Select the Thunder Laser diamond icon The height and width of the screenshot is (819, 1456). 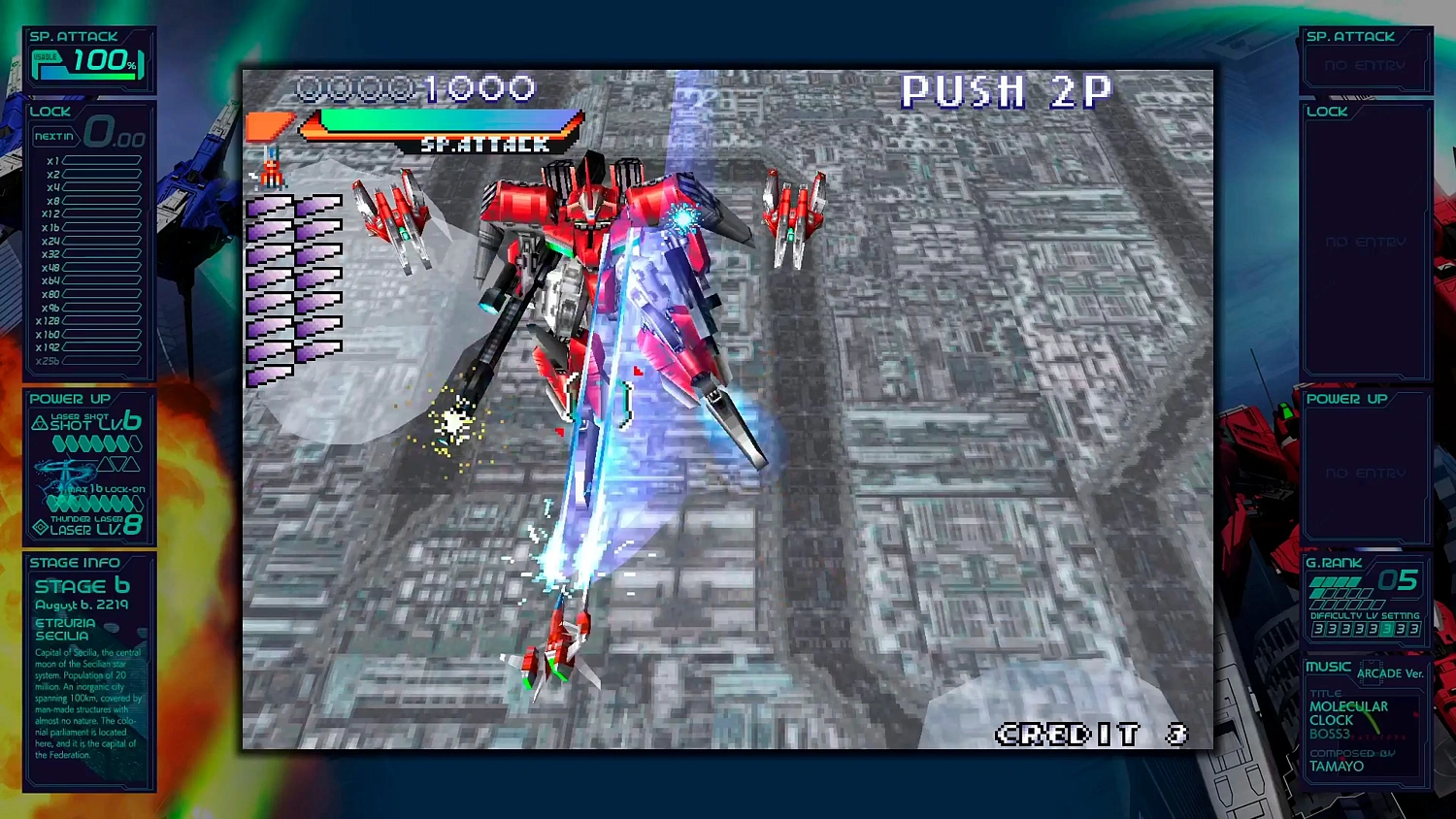point(40,527)
